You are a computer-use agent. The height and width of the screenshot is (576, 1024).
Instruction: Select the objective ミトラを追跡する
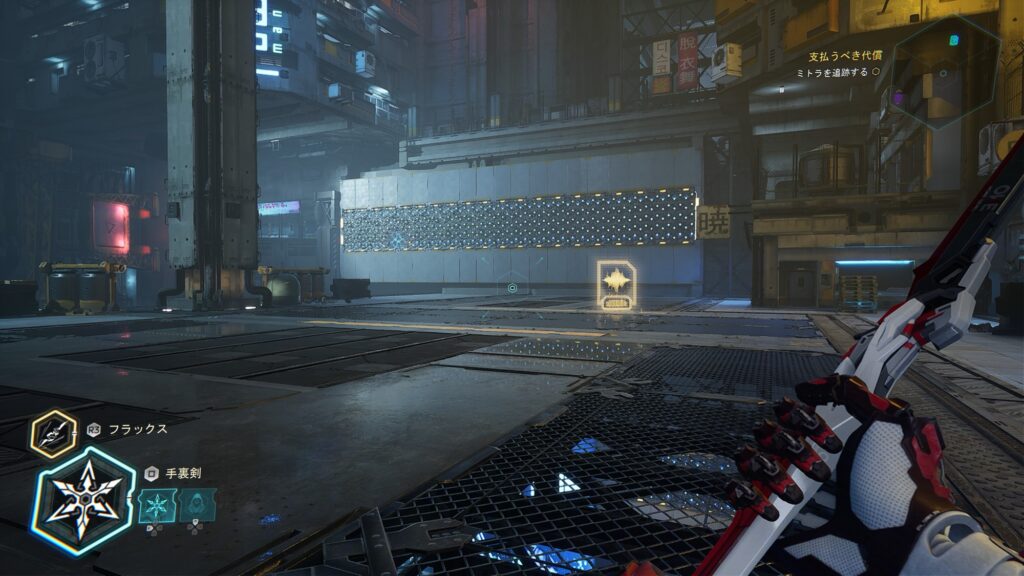tap(831, 73)
